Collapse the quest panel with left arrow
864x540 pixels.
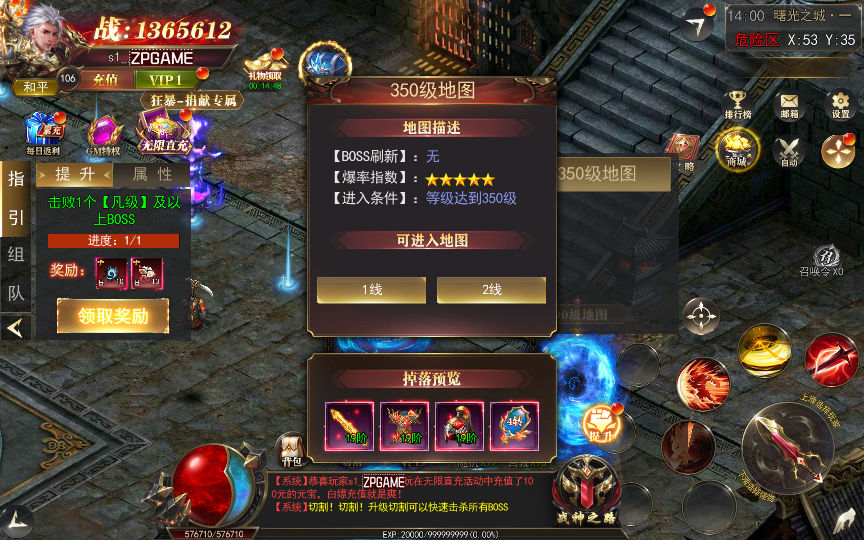(15, 327)
